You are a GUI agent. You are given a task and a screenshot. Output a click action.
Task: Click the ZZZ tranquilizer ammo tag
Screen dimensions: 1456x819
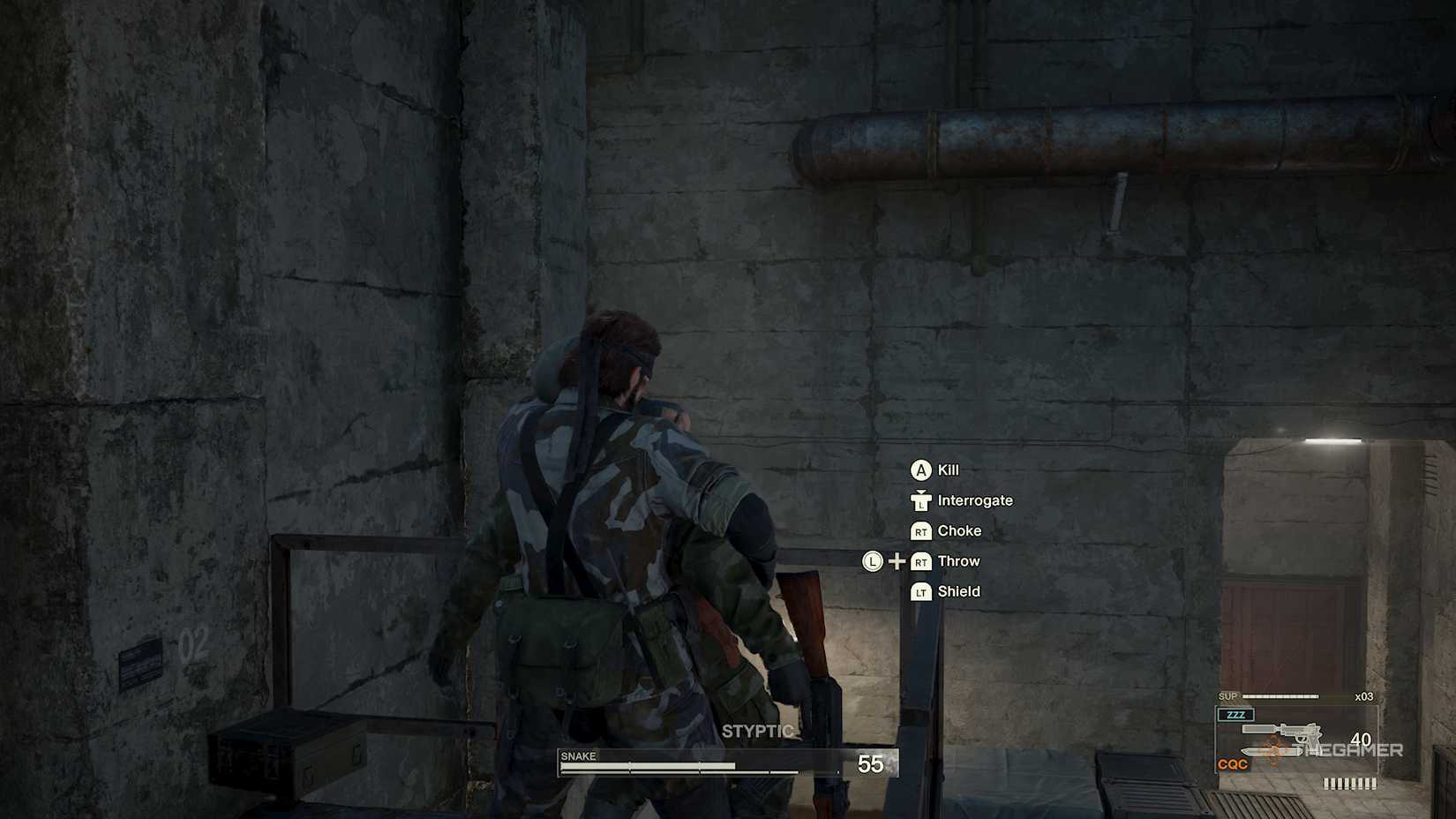point(1236,715)
